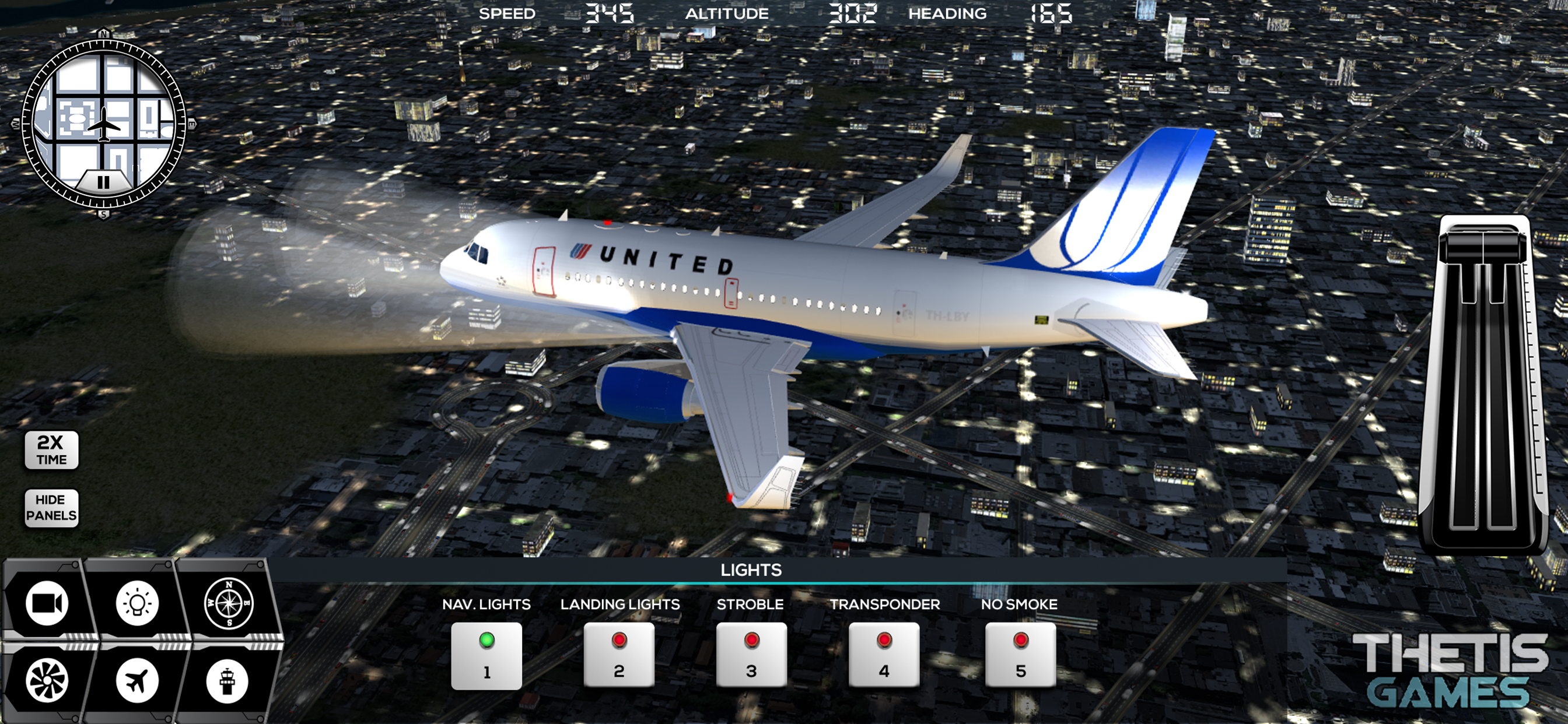Image resolution: width=1568 pixels, height=724 pixels.
Task: Switch the No Smoke button
Action: 1020,655
